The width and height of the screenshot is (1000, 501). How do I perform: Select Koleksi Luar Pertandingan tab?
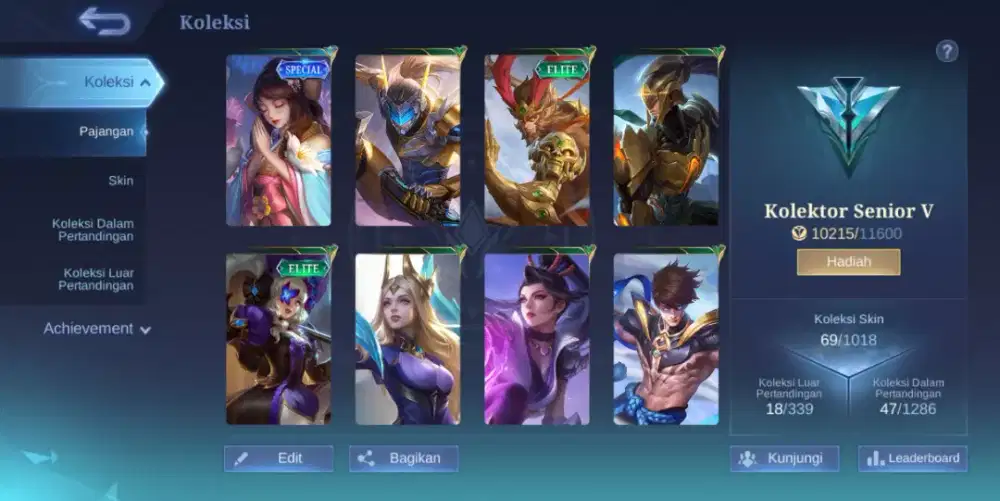click(98, 279)
